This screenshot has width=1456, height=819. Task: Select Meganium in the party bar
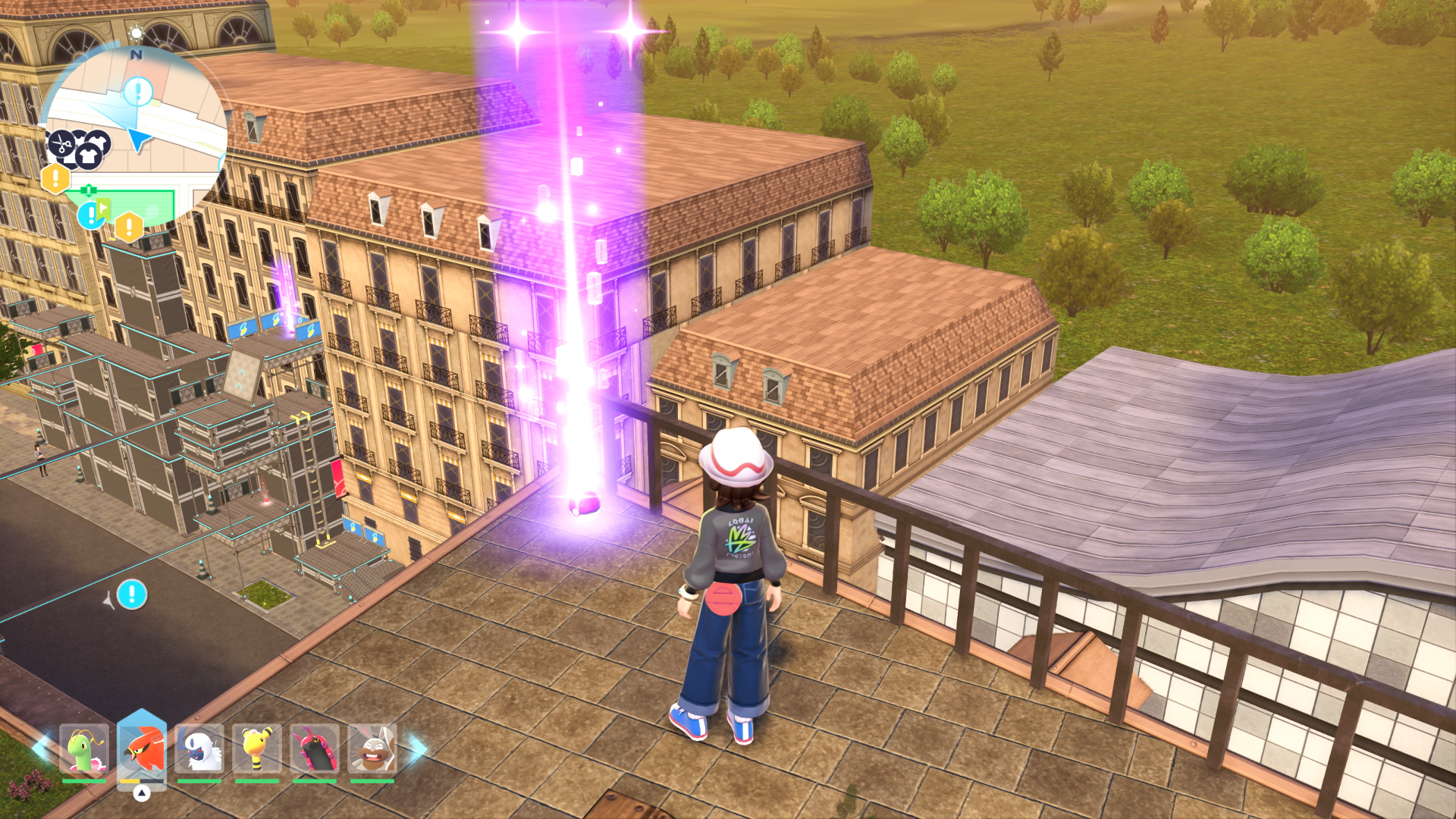click(x=83, y=749)
